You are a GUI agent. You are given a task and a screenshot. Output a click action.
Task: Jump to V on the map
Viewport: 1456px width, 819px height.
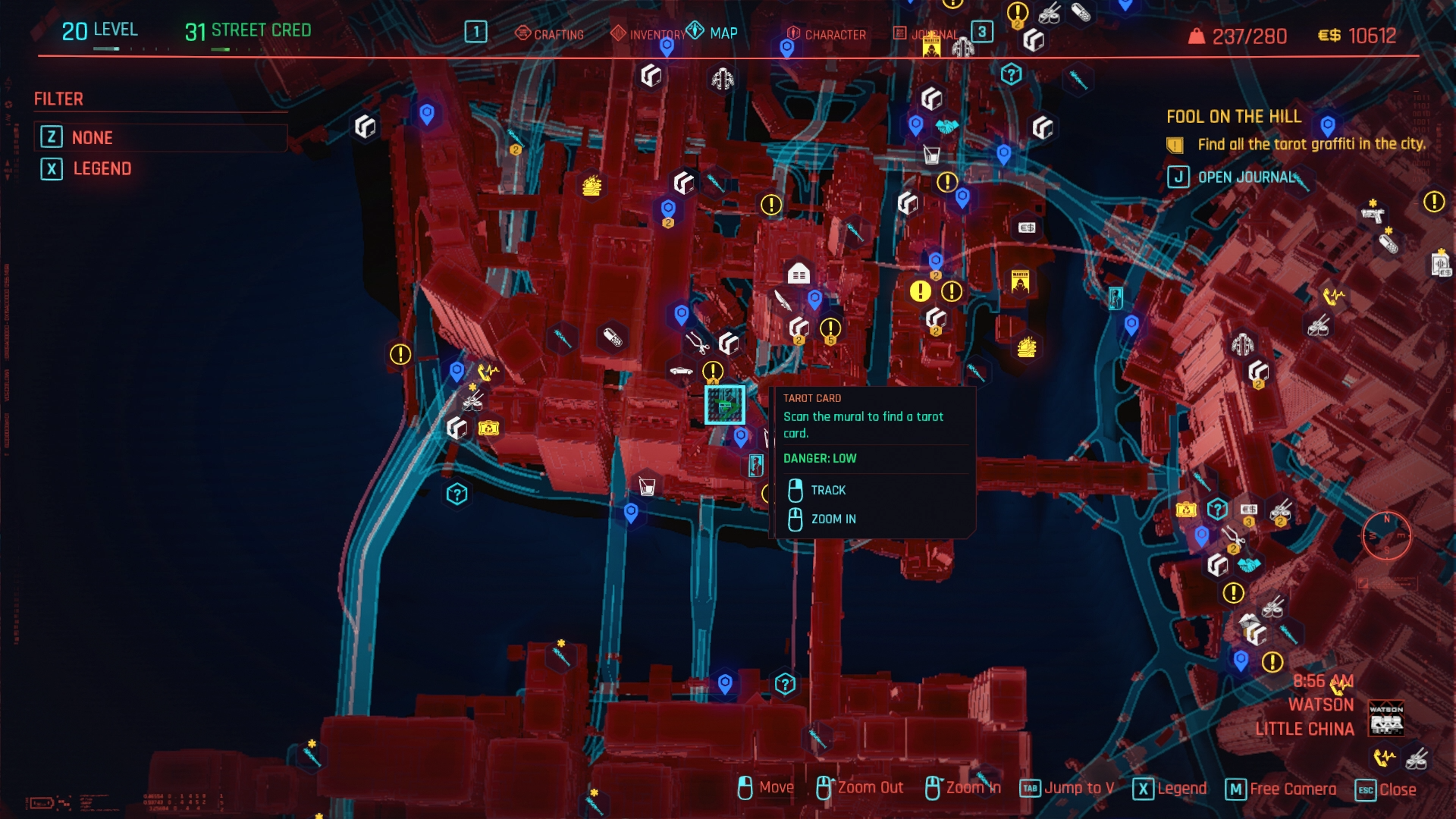tap(1078, 788)
